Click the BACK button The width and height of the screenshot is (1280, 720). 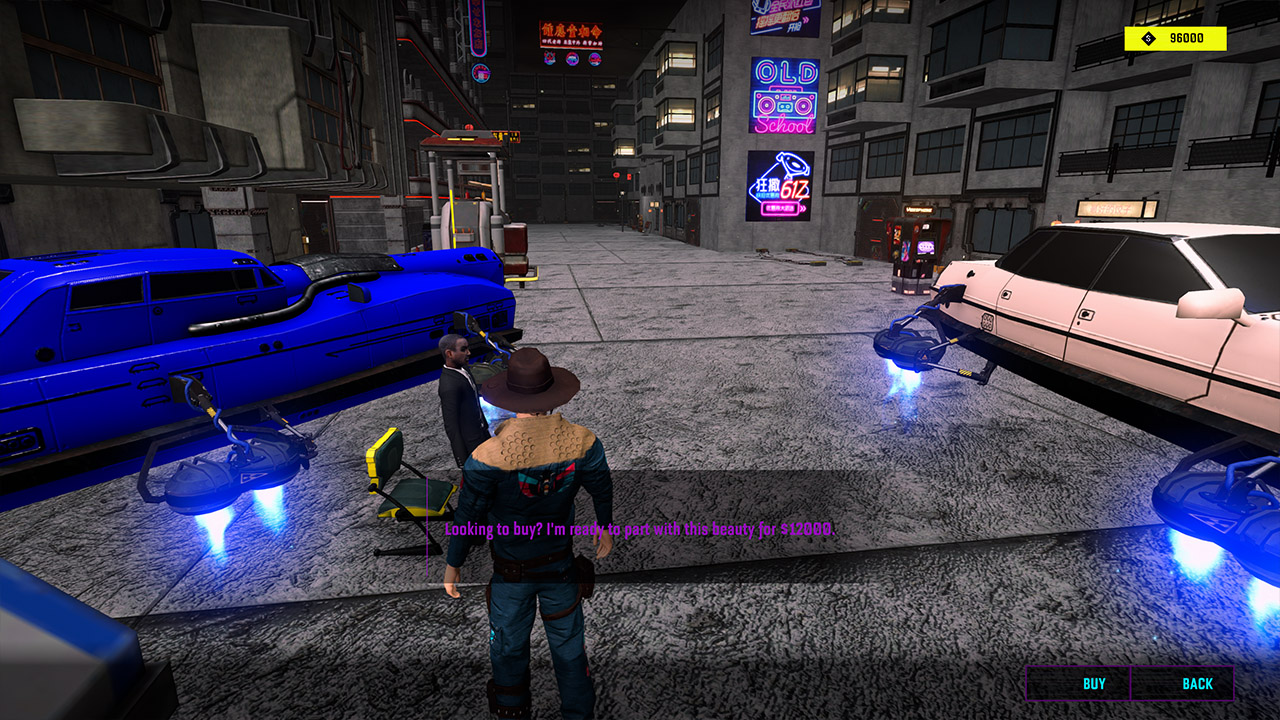tap(1197, 685)
